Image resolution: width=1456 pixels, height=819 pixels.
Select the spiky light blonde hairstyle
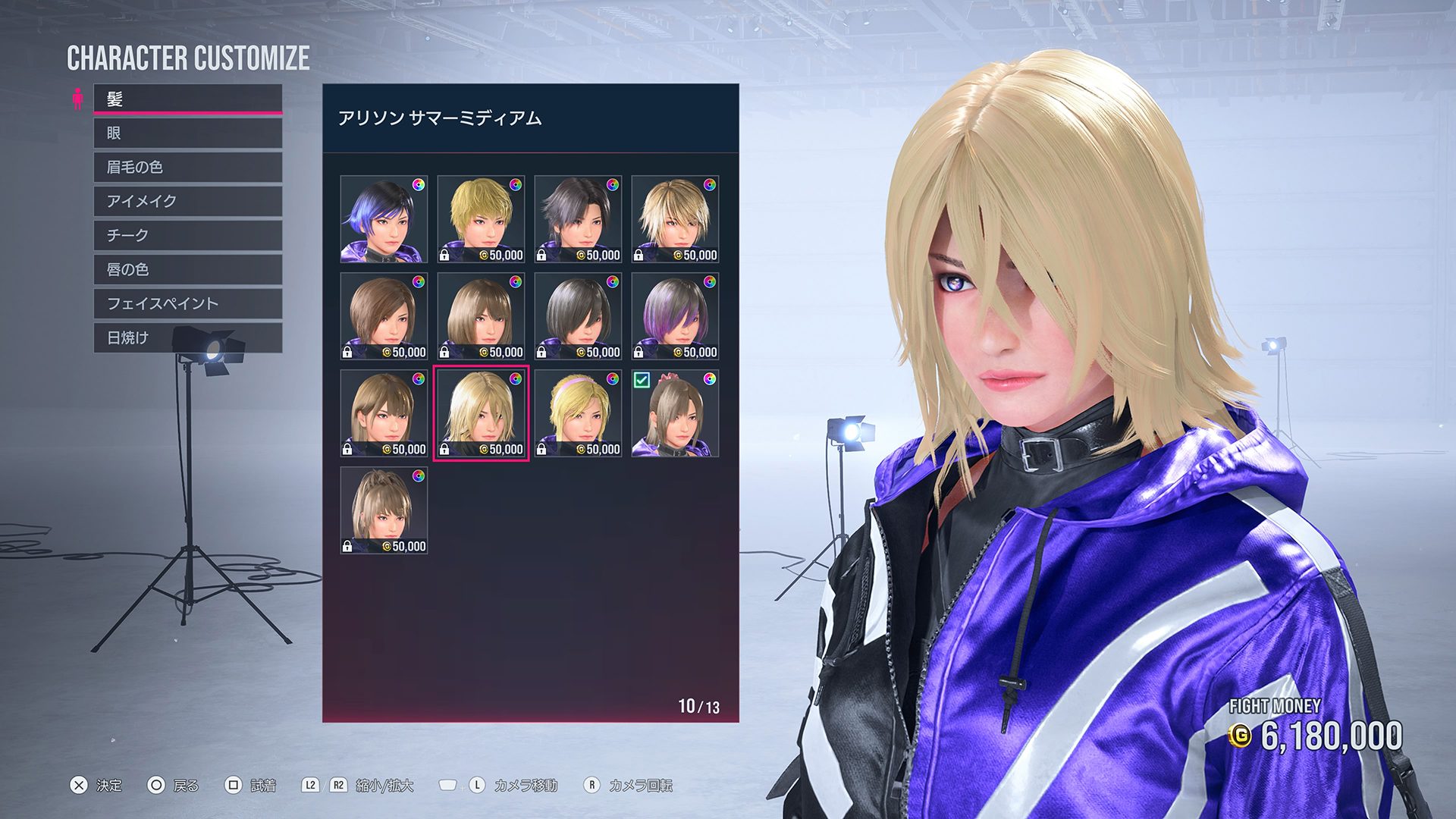click(x=675, y=219)
